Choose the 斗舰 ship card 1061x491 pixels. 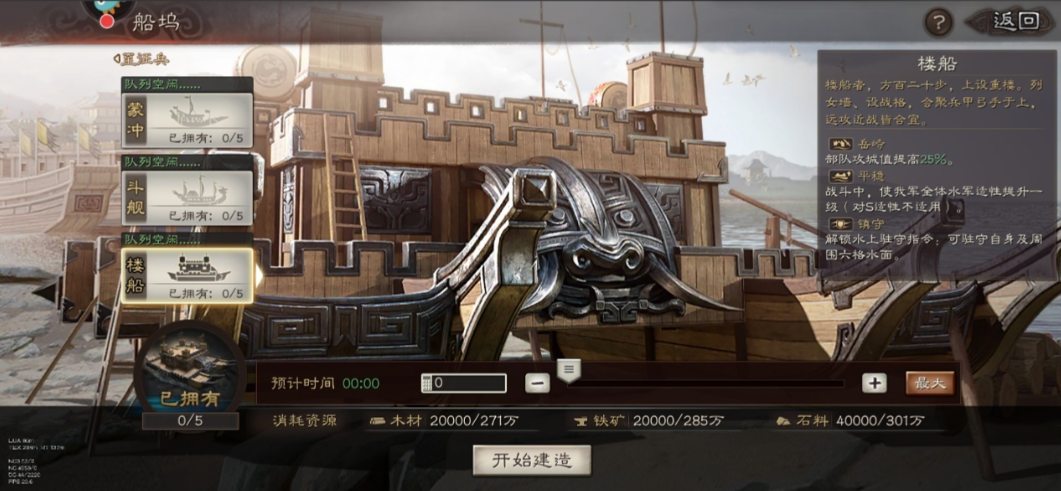(x=187, y=198)
